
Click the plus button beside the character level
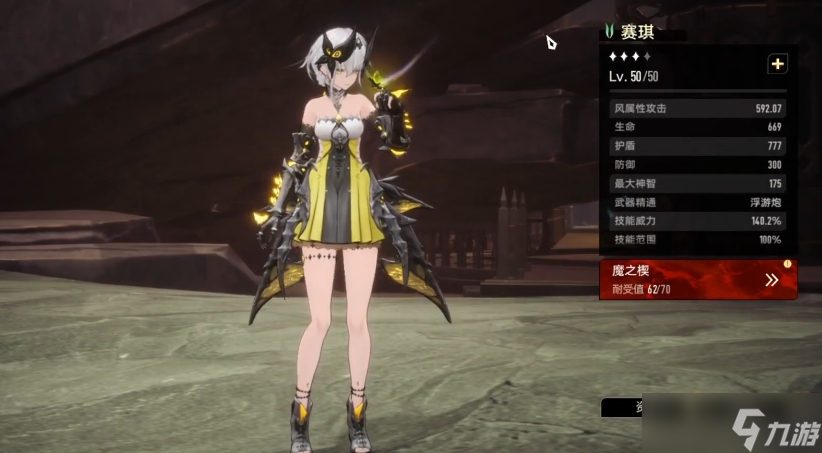777,64
